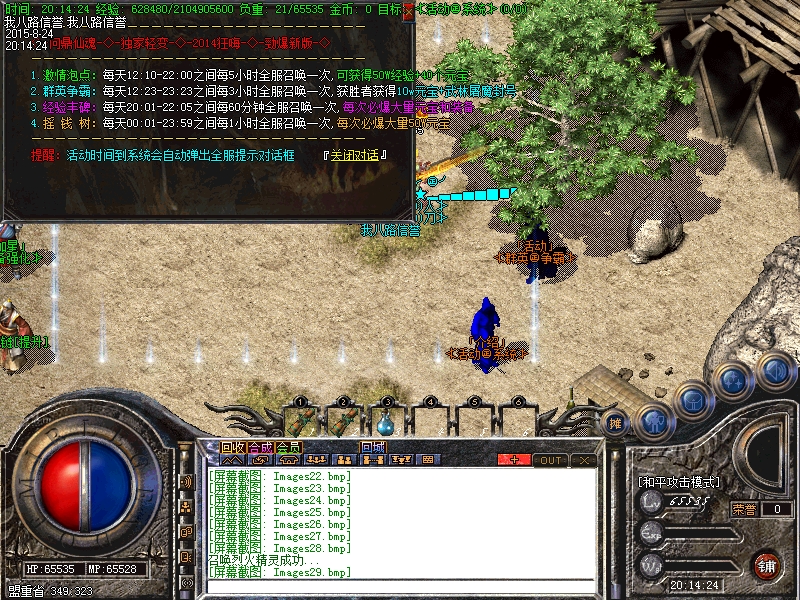This screenshot has height=600, width=800.
Task: Open the 会员 member tab
Action: coord(288,447)
